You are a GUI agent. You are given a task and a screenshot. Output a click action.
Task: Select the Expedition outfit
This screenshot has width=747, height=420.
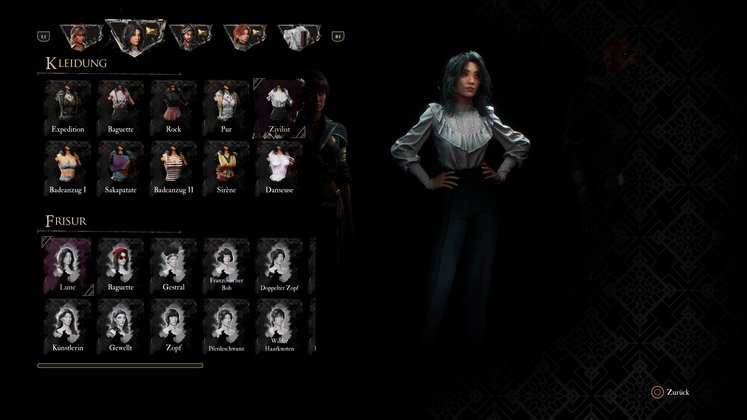point(68,106)
